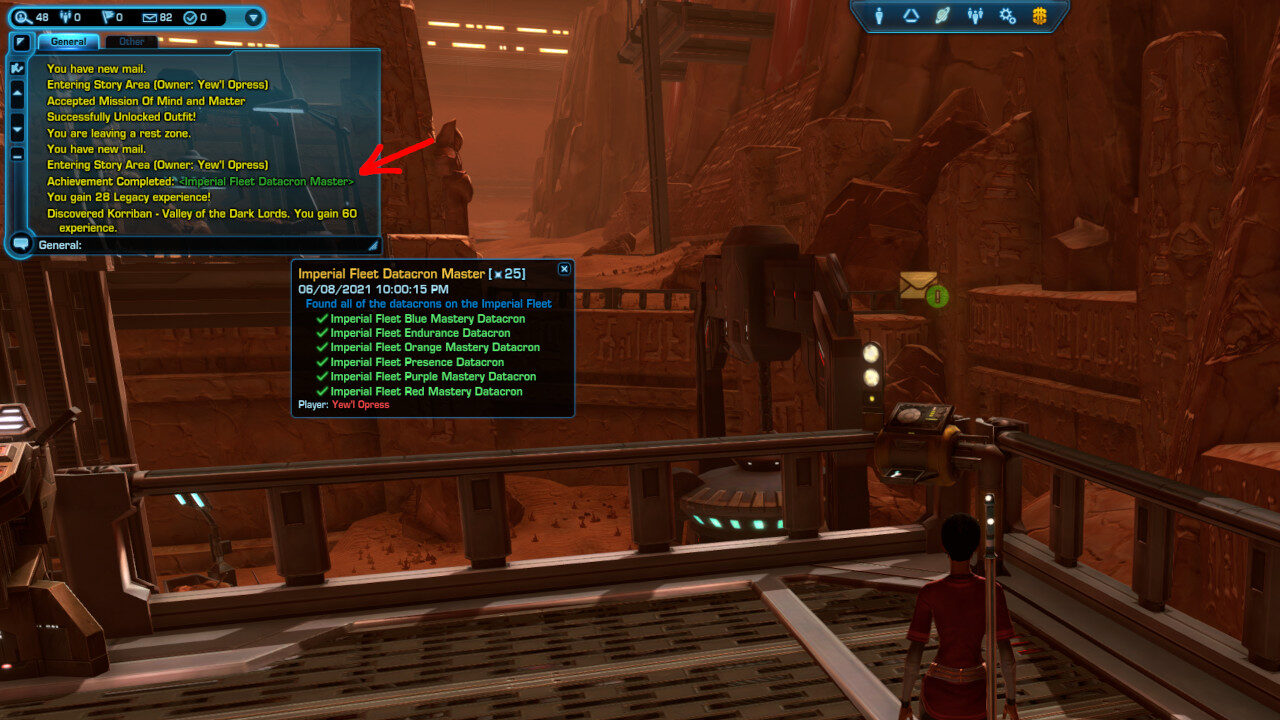
Task: Open the group-of-people social menu icon
Action: [975, 16]
